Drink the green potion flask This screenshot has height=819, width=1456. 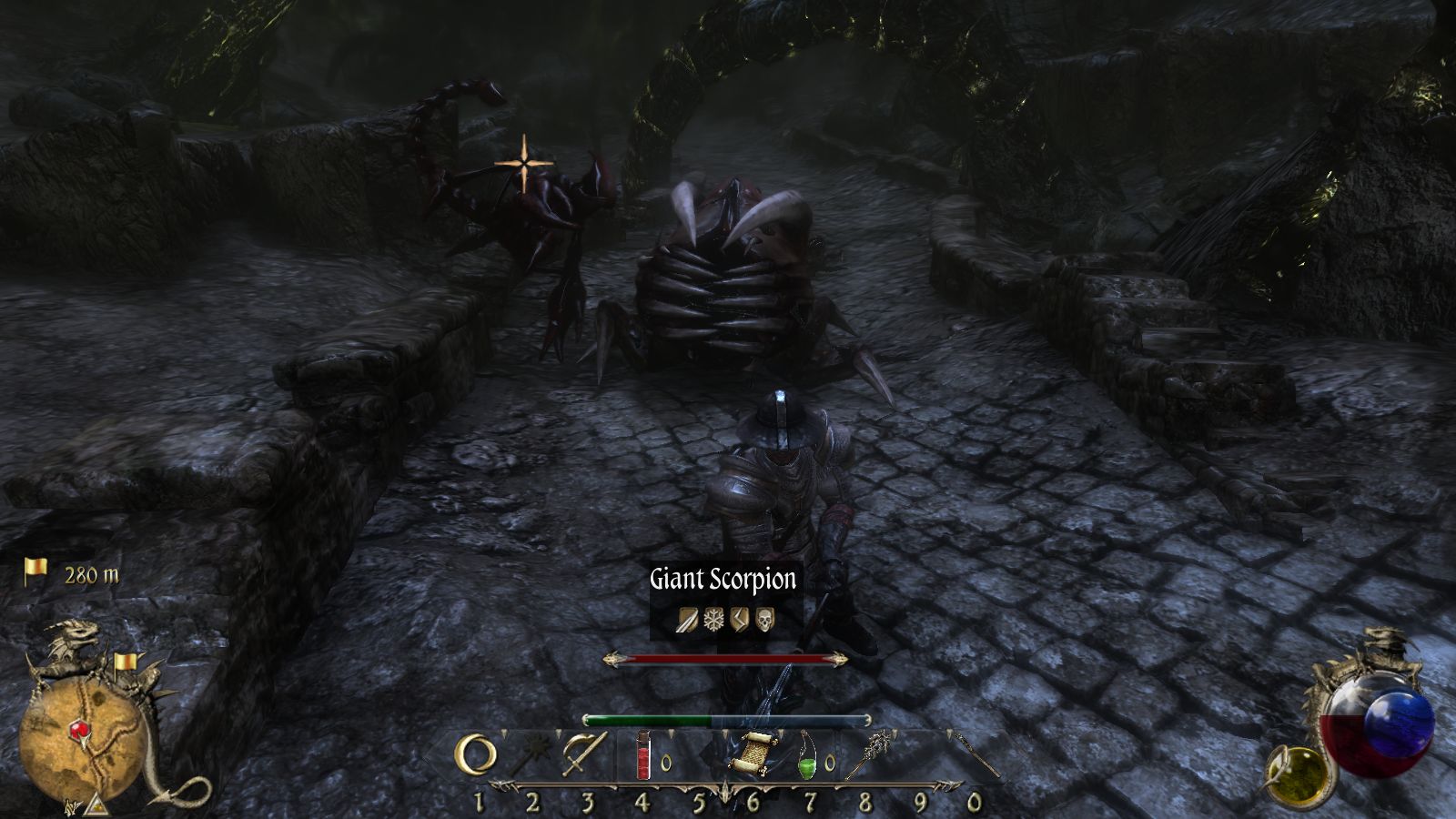808,754
